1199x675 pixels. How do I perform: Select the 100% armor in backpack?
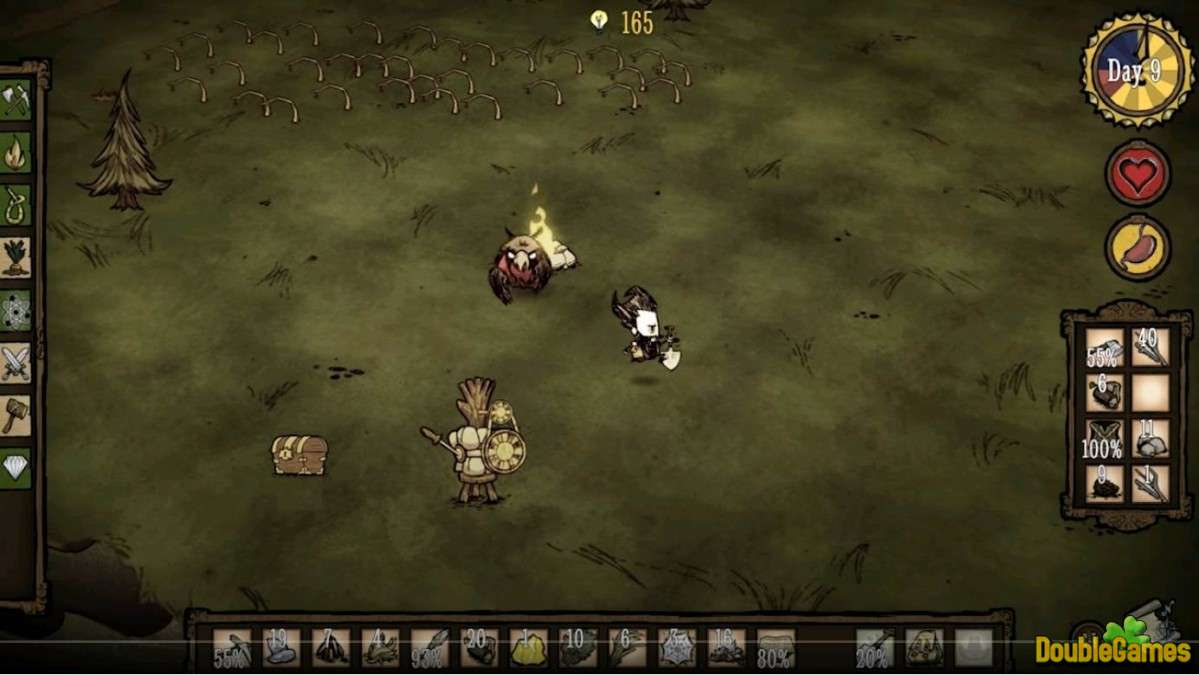[1105, 438]
